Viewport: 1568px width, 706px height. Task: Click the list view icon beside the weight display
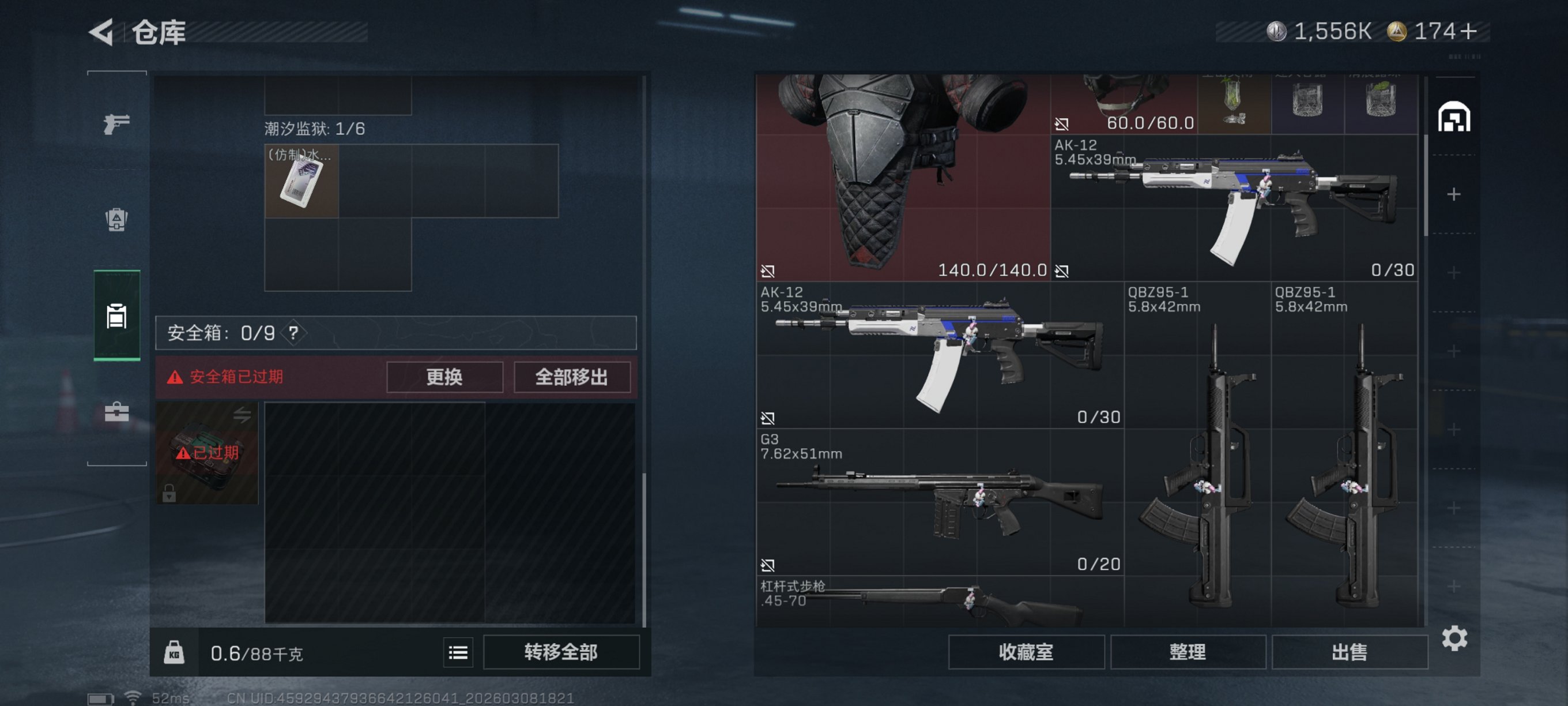click(x=458, y=652)
